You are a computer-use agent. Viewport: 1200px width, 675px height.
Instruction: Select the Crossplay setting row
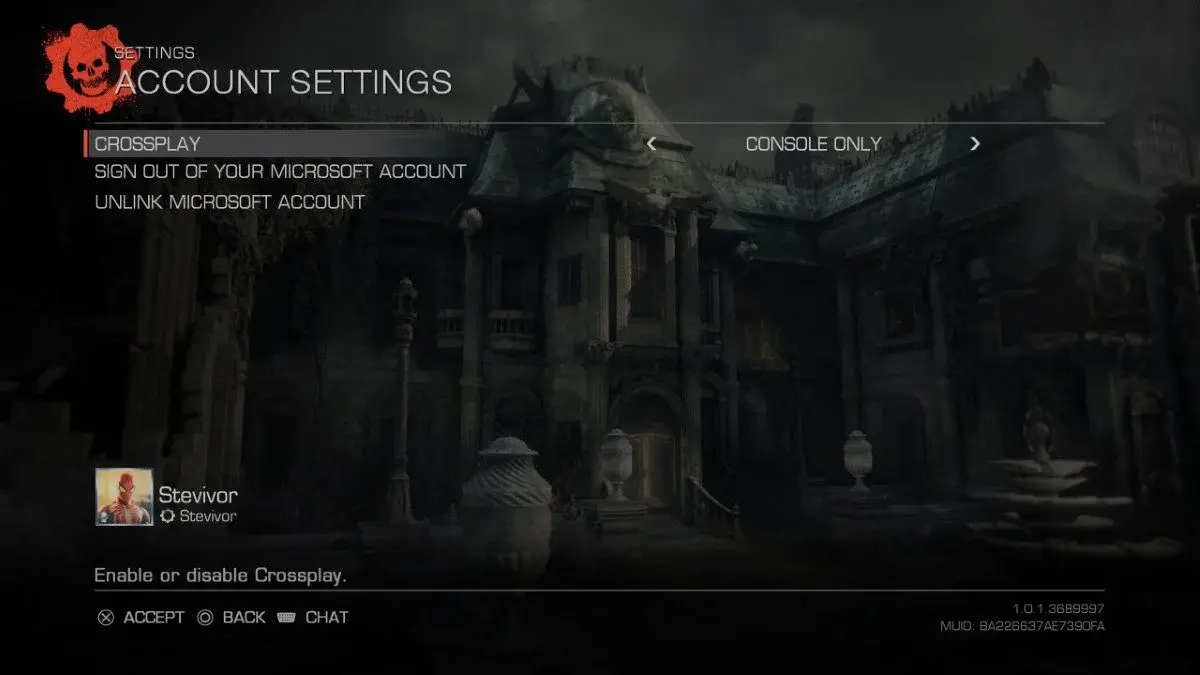pyautogui.click(x=148, y=144)
